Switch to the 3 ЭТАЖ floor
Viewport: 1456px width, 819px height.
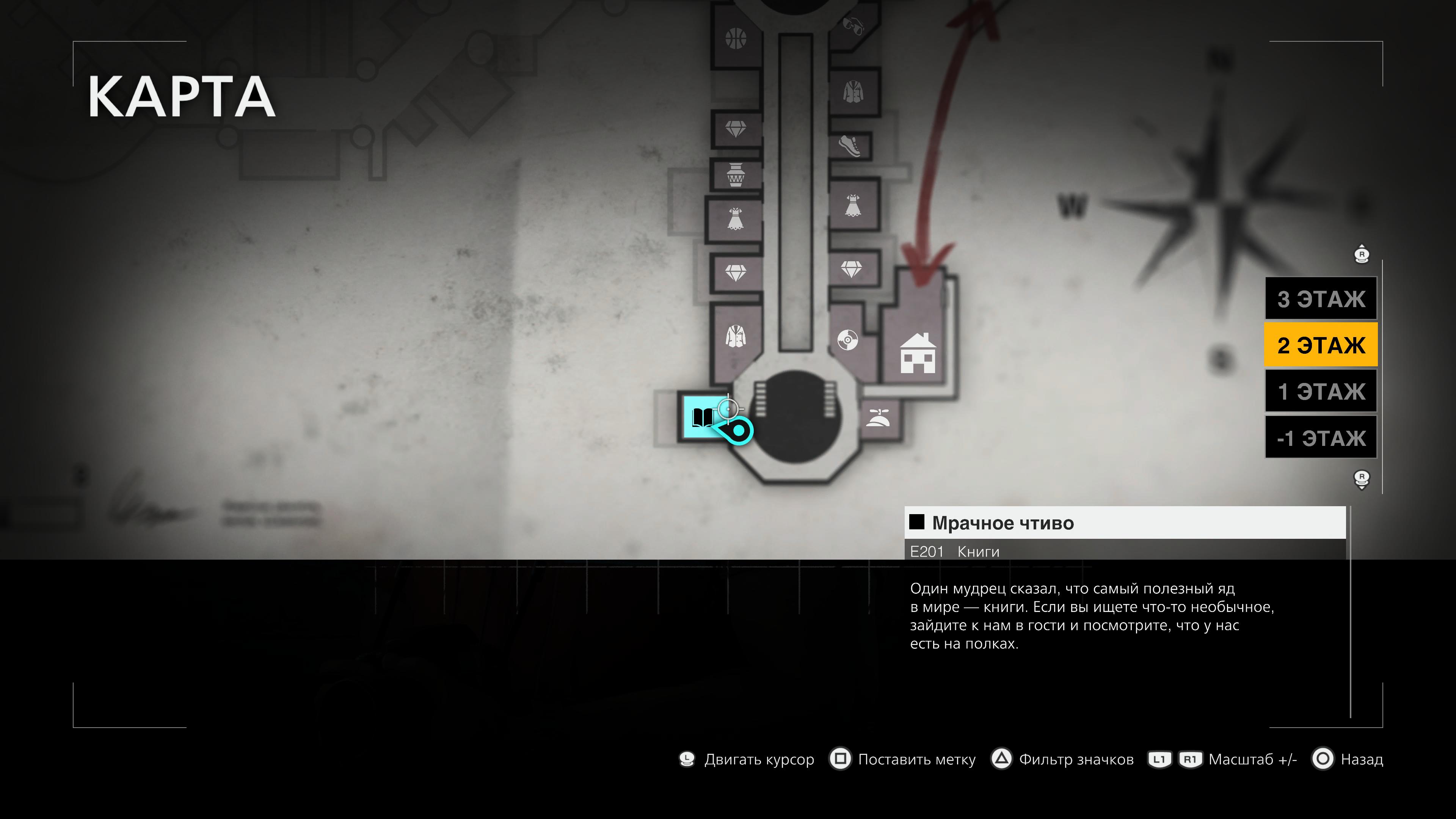coord(1320,299)
